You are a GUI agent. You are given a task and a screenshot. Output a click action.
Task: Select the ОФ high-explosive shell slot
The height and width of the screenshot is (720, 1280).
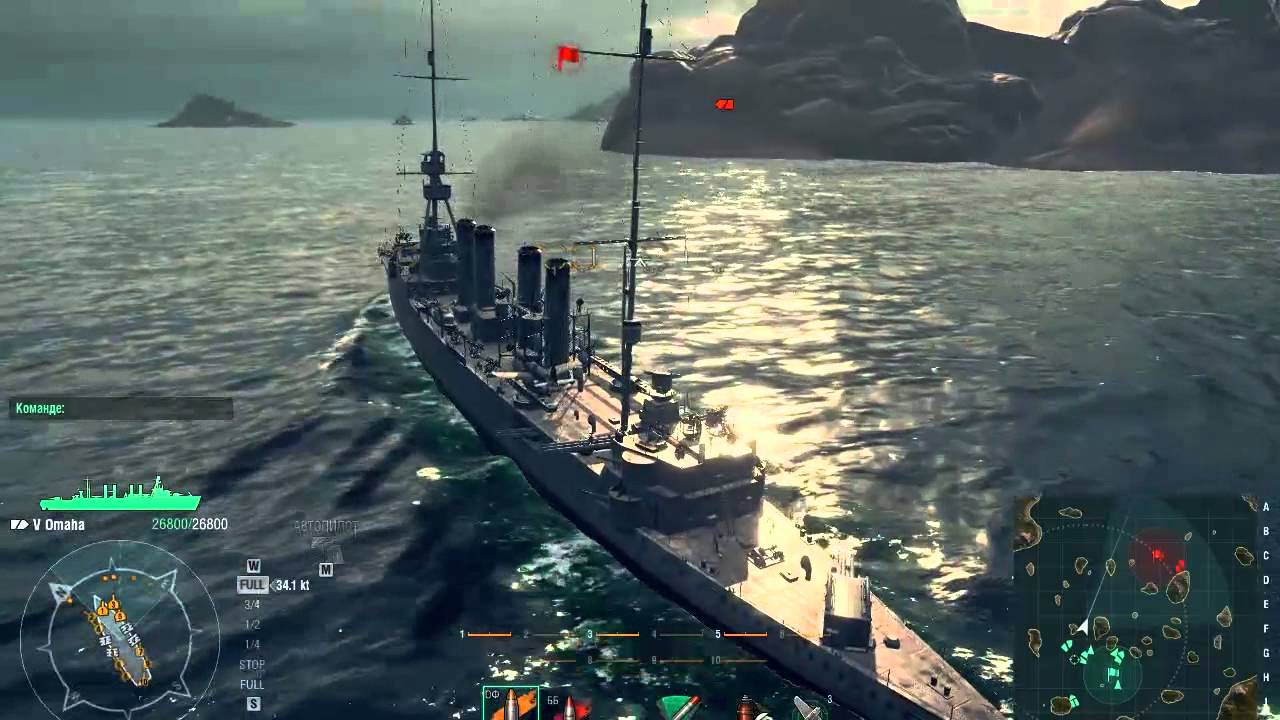tap(510, 703)
